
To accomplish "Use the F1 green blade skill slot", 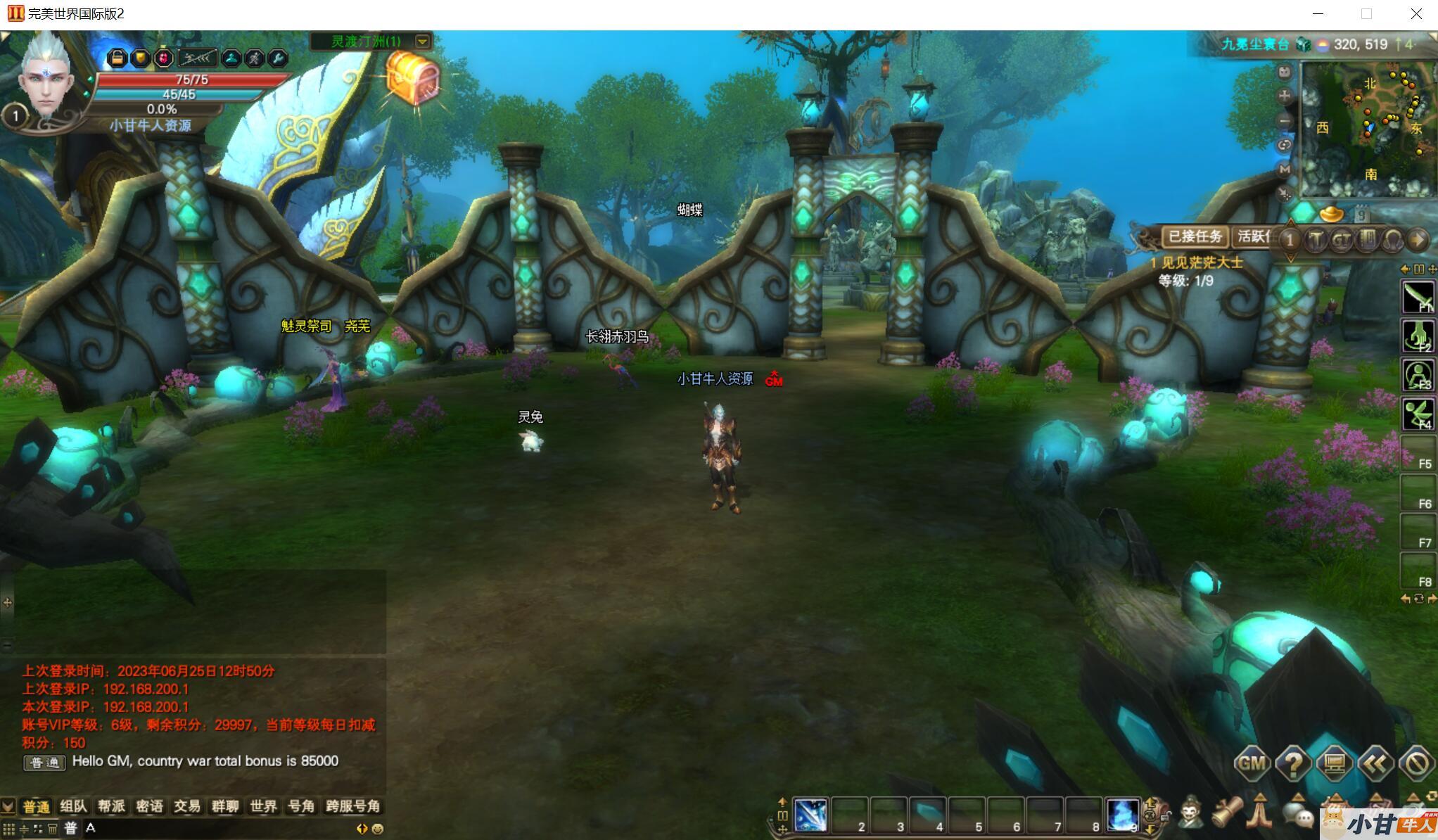I will click(1418, 296).
